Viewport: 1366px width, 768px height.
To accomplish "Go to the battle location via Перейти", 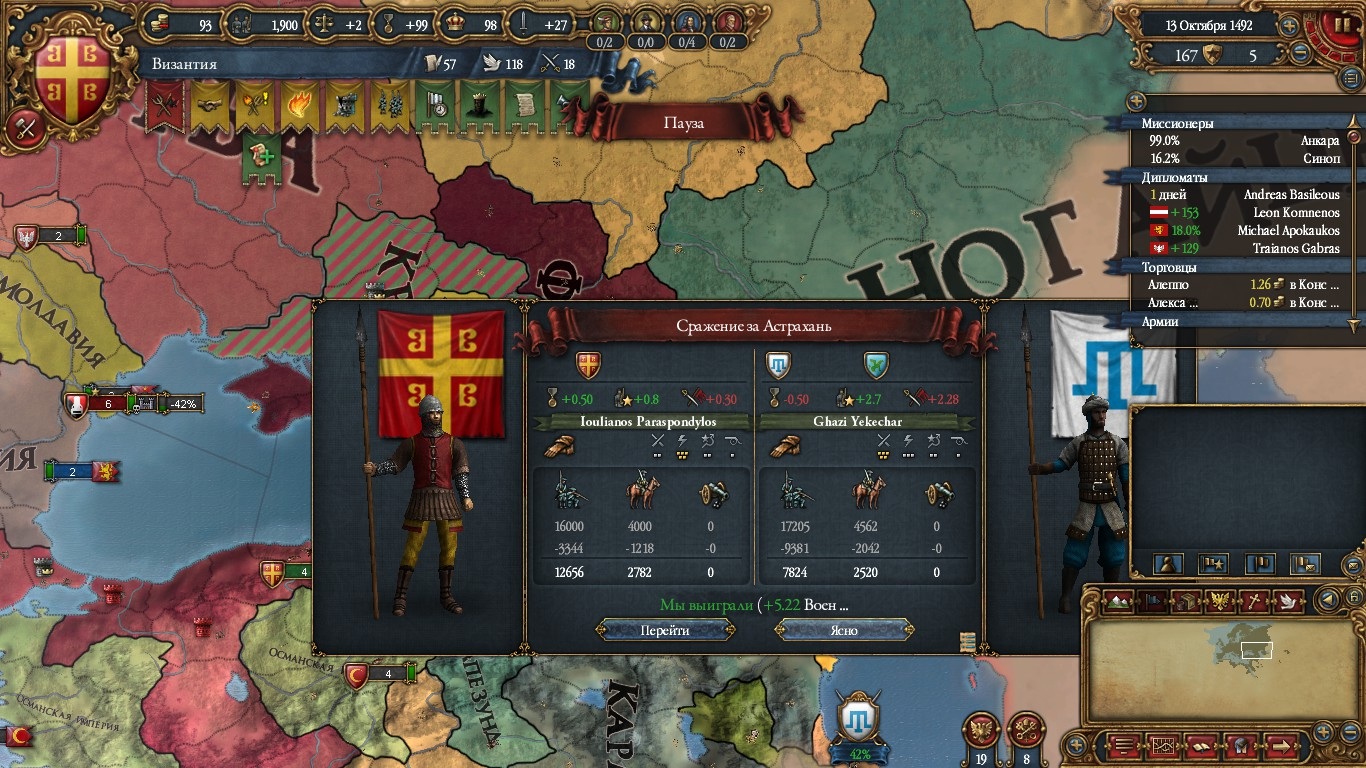I will 665,630.
